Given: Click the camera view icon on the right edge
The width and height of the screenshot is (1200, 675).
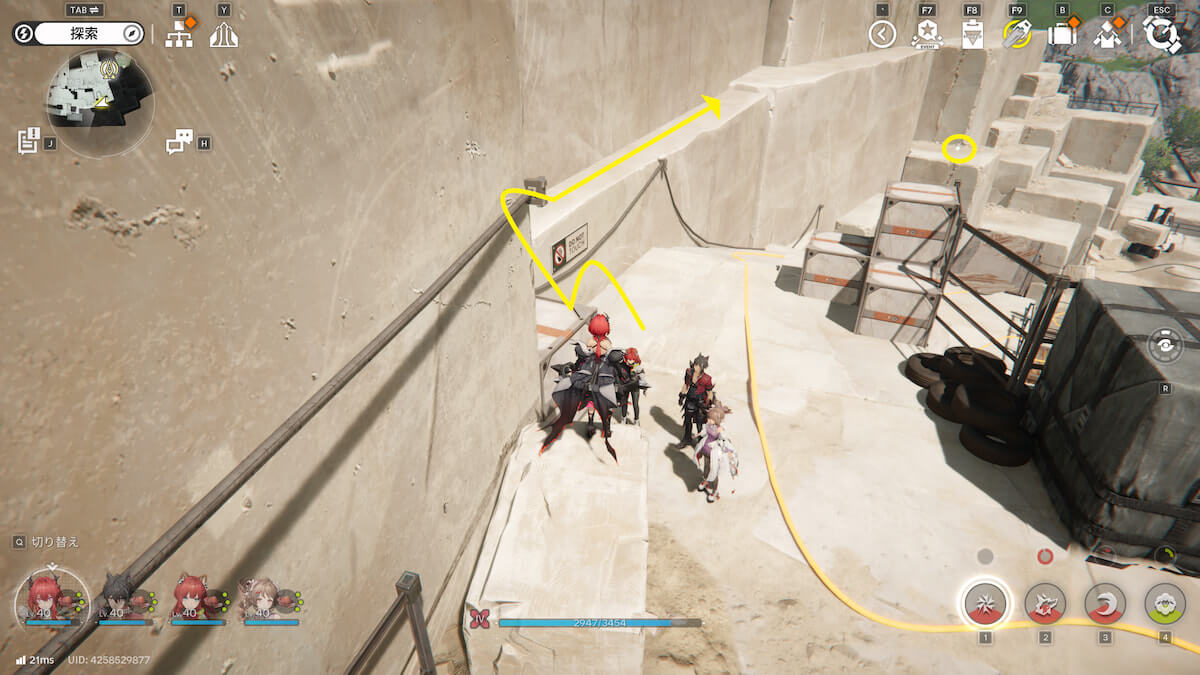Looking at the screenshot, I should [1166, 346].
